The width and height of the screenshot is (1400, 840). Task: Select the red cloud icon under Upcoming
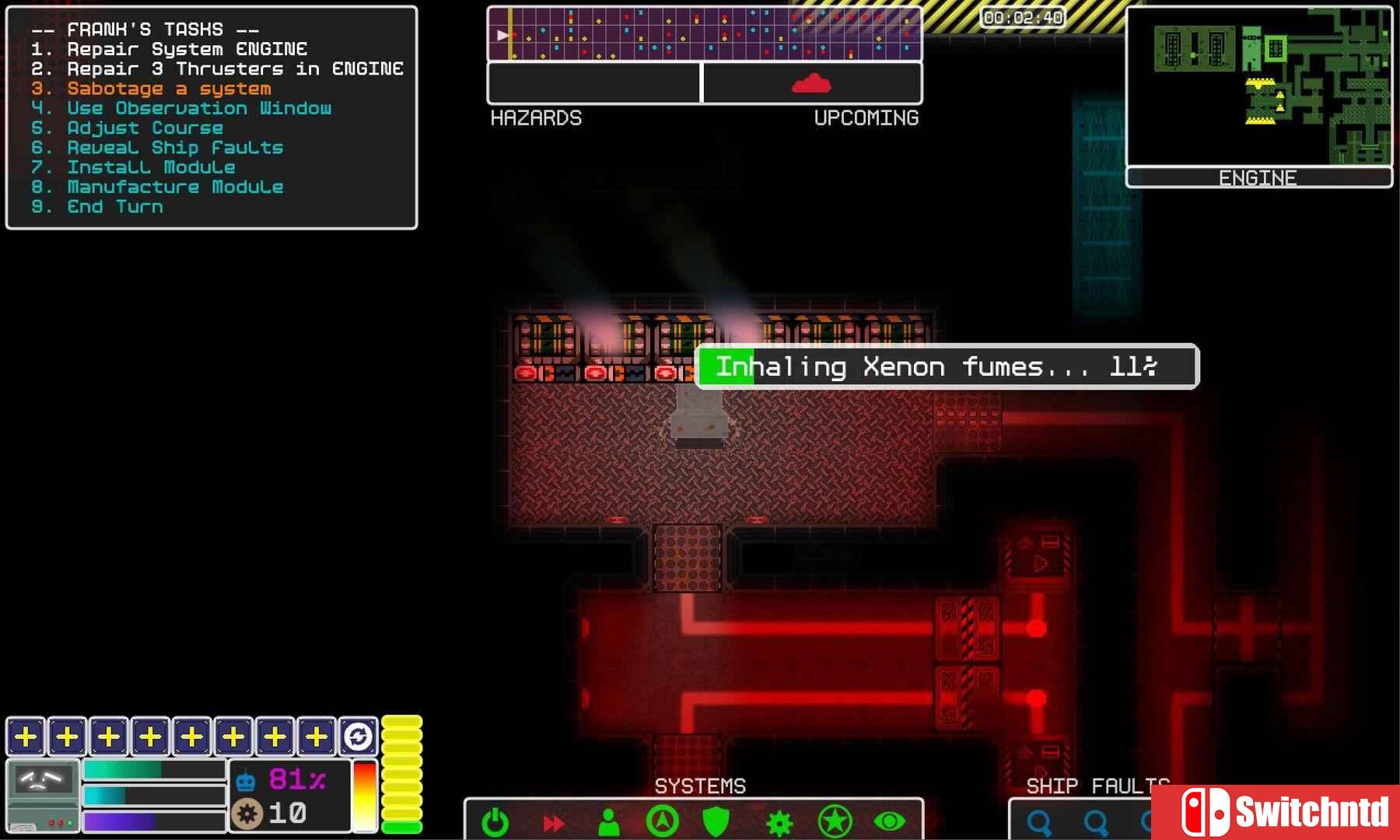pos(811,82)
